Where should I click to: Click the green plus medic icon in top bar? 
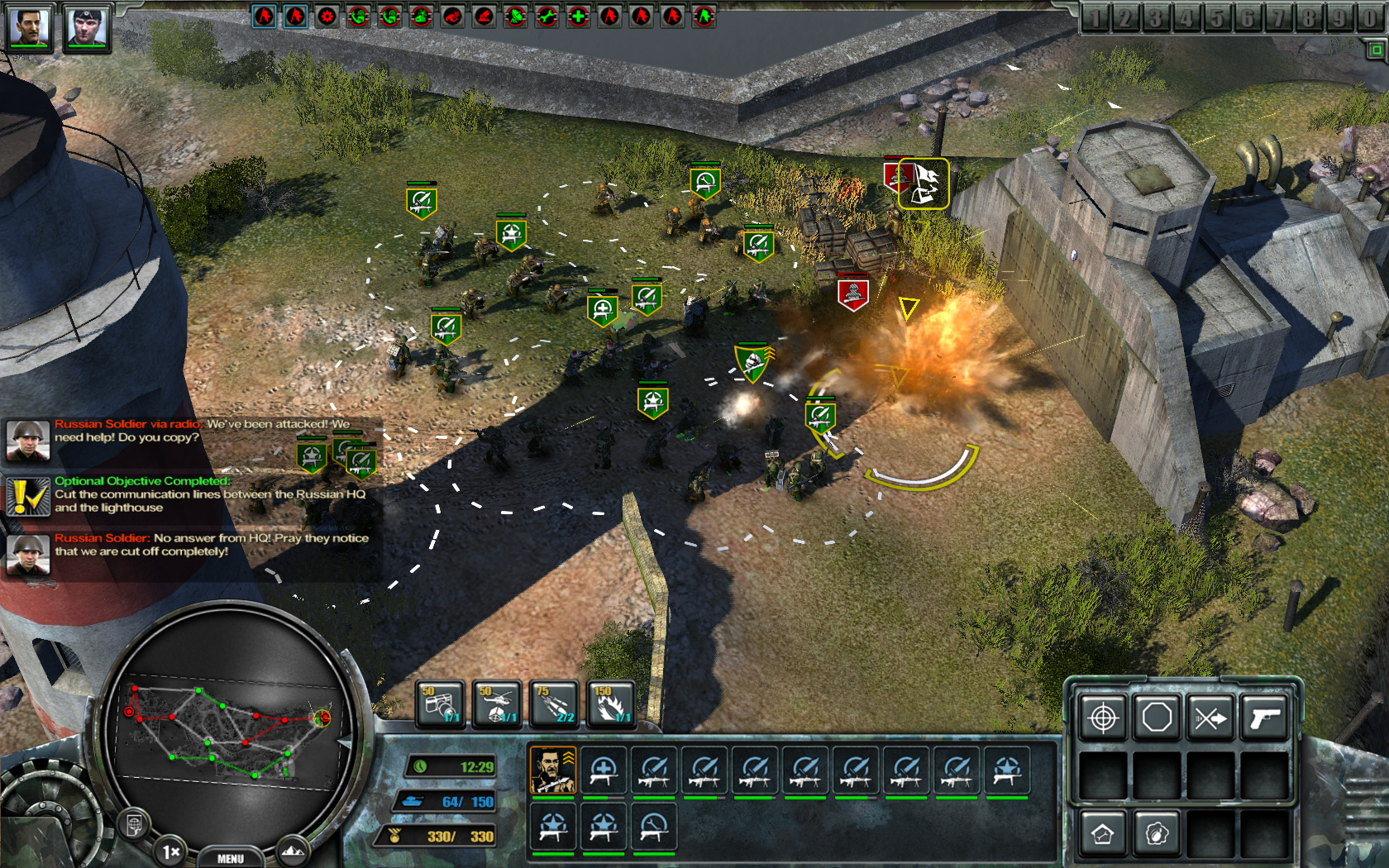coord(579,16)
